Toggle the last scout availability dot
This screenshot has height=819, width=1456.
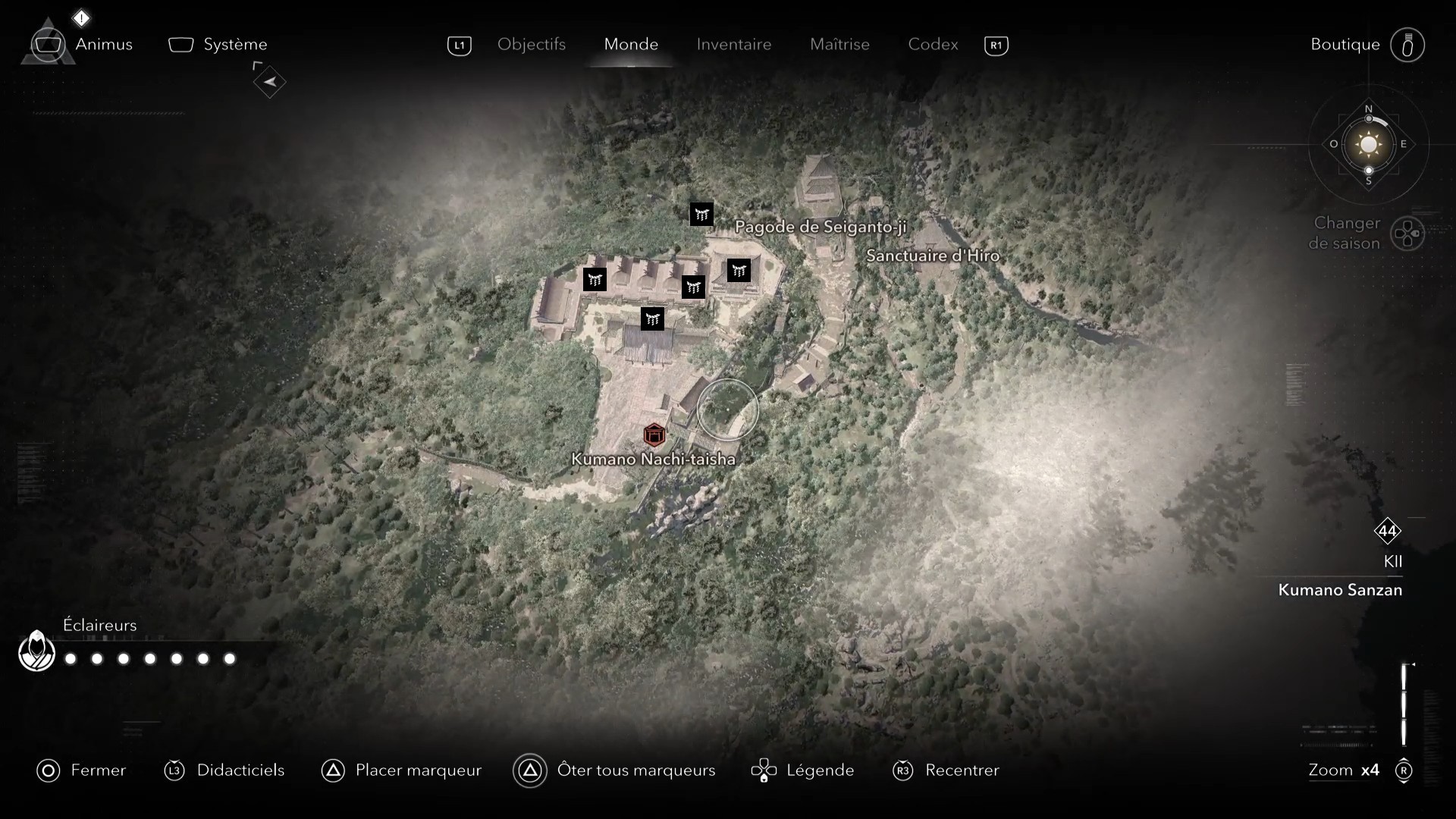click(x=229, y=659)
